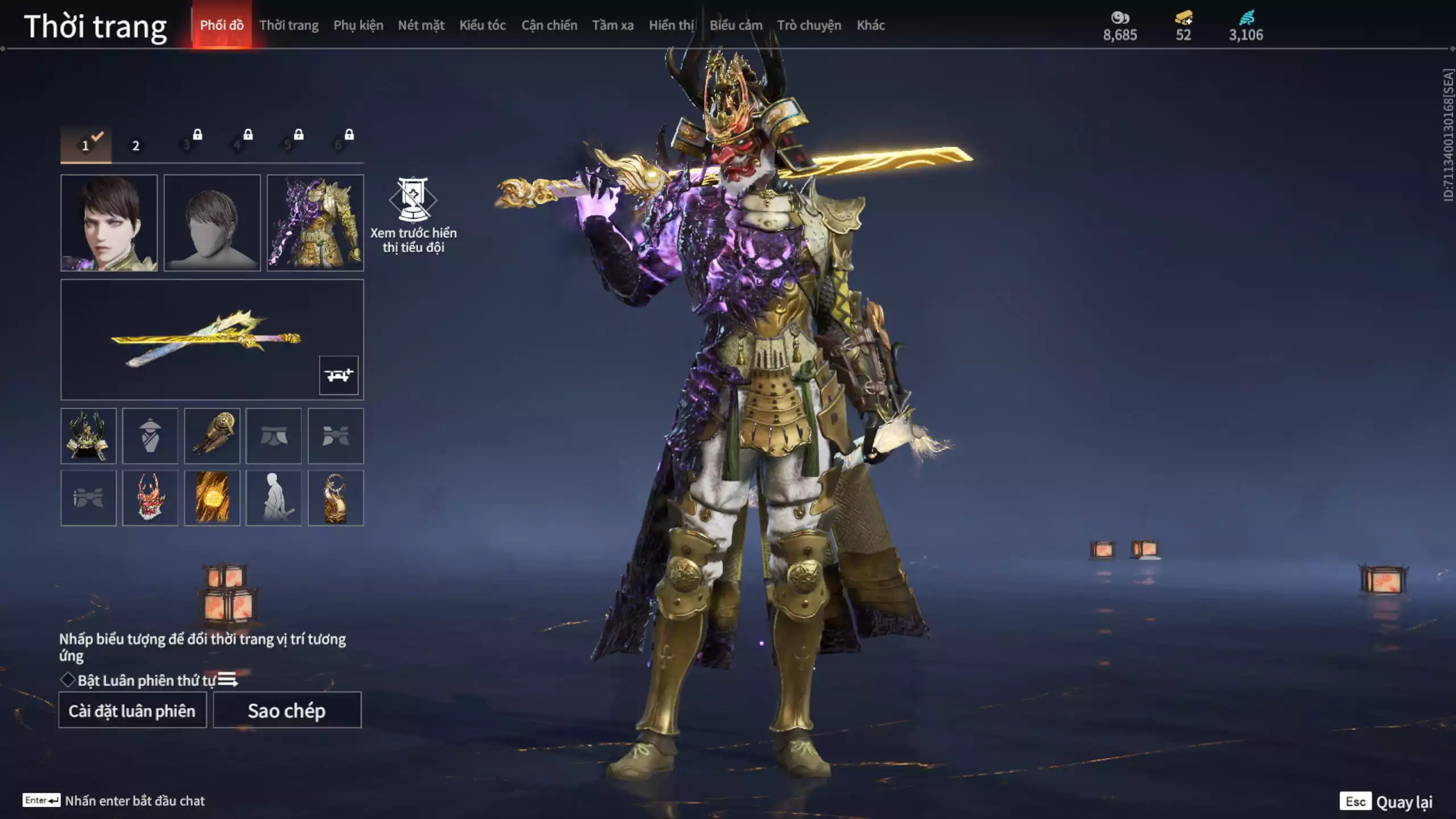Toggle Bật Luân phiên thứ tự
Screen dimensions: 1456x819
(68, 680)
